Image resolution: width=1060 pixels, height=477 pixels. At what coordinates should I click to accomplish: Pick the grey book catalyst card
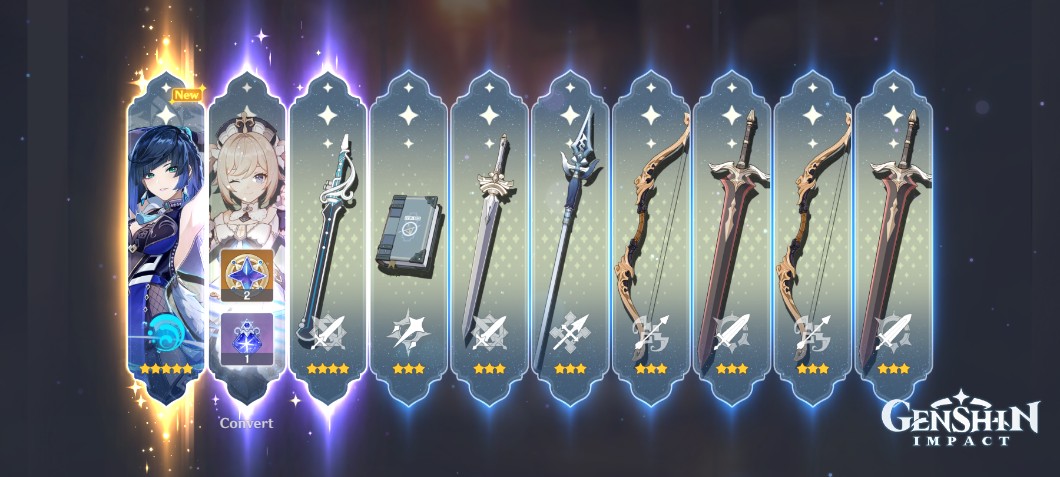click(408, 240)
